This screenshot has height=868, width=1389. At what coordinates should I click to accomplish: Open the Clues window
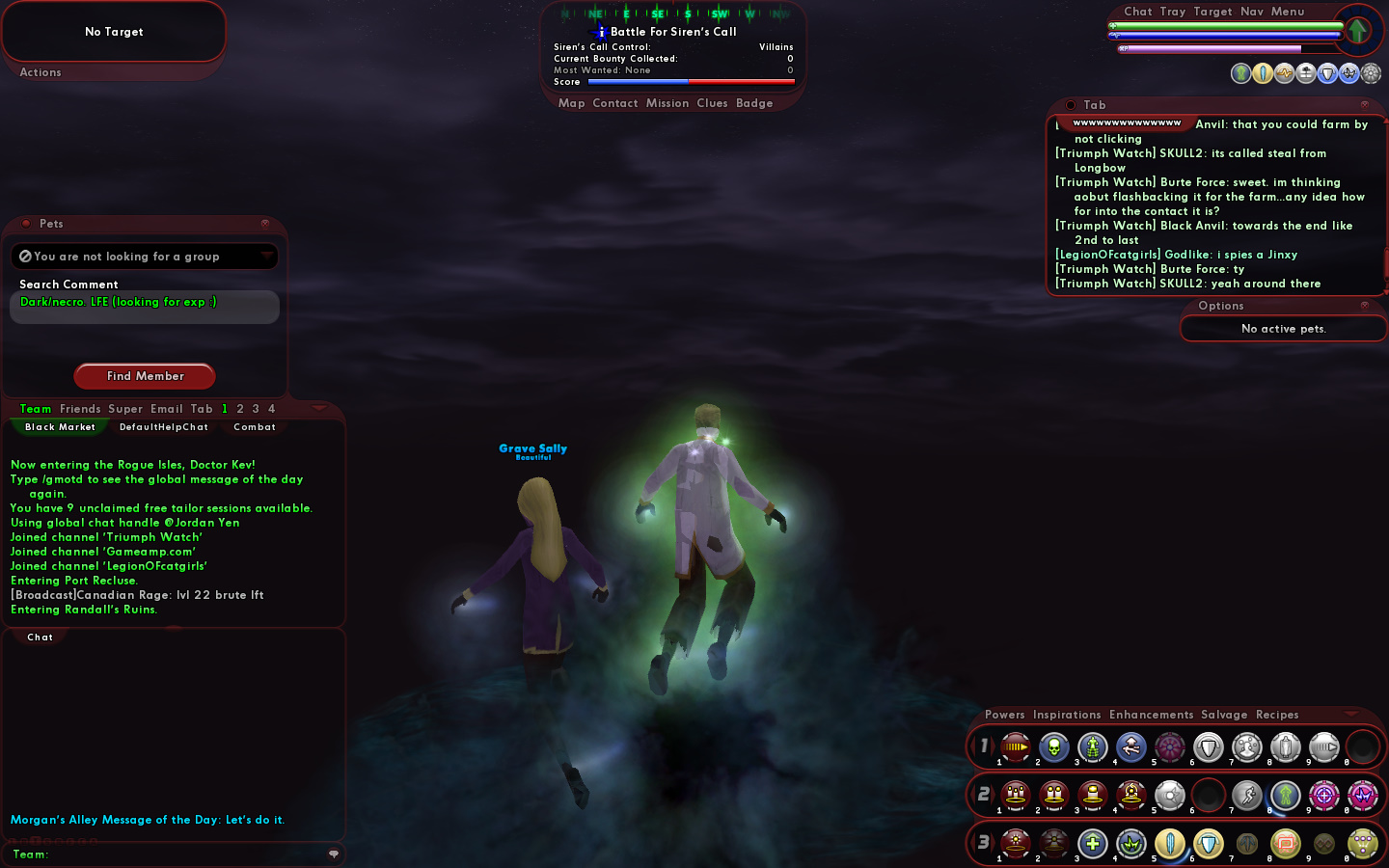(x=712, y=103)
